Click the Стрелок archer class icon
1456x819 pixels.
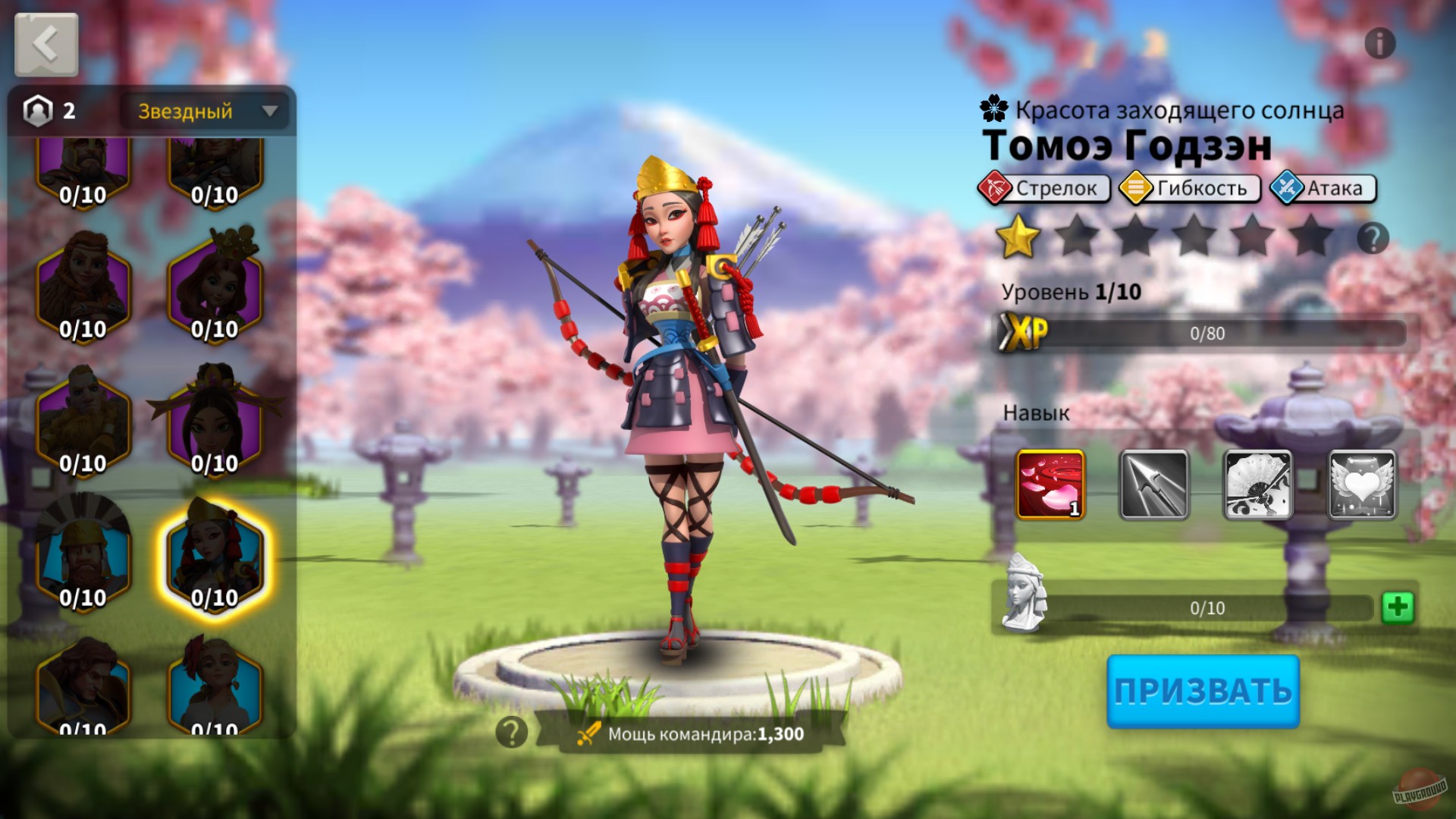[x=996, y=188]
